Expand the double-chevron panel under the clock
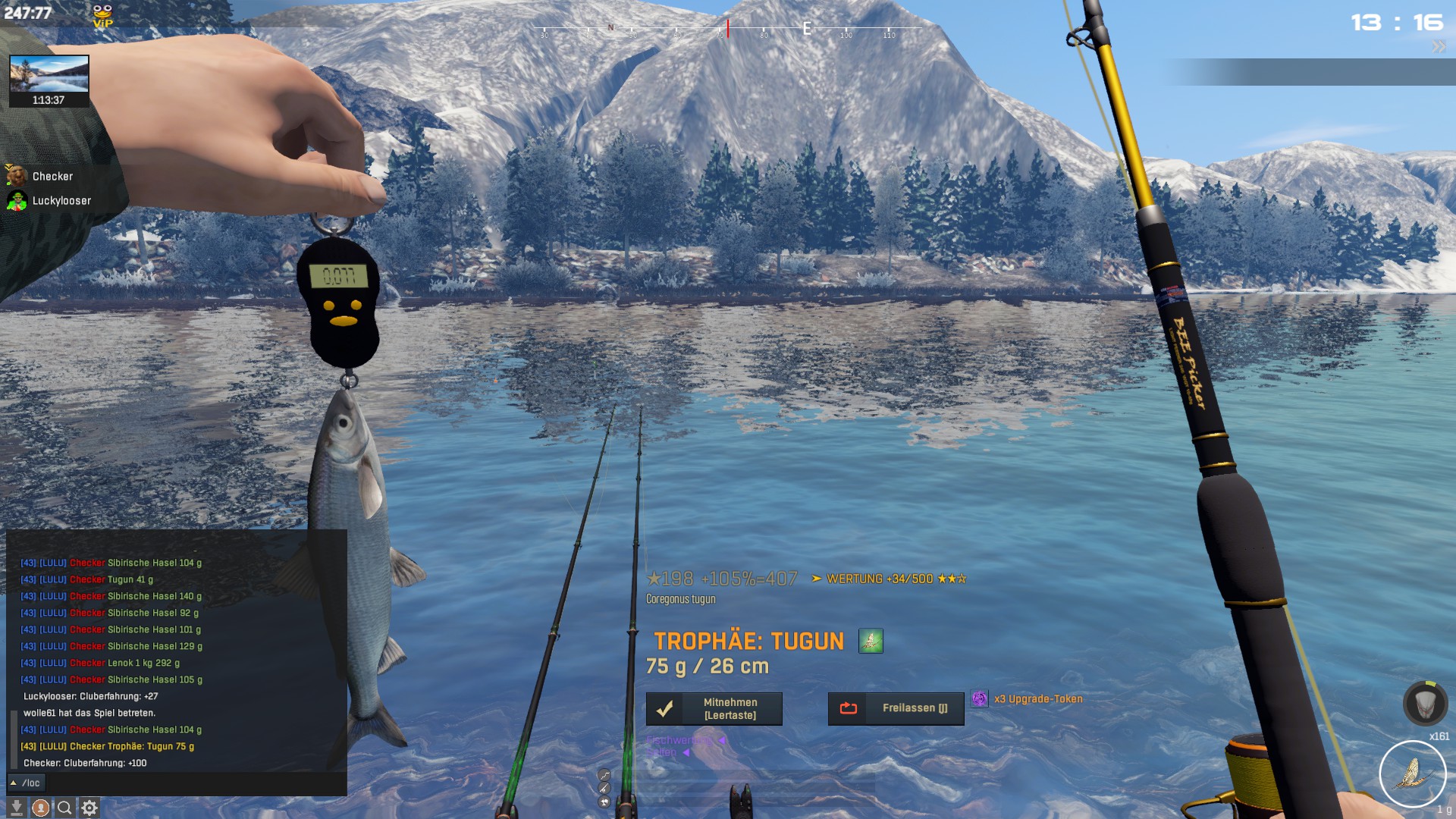Viewport: 1456px width, 819px height. coord(1439,47)
